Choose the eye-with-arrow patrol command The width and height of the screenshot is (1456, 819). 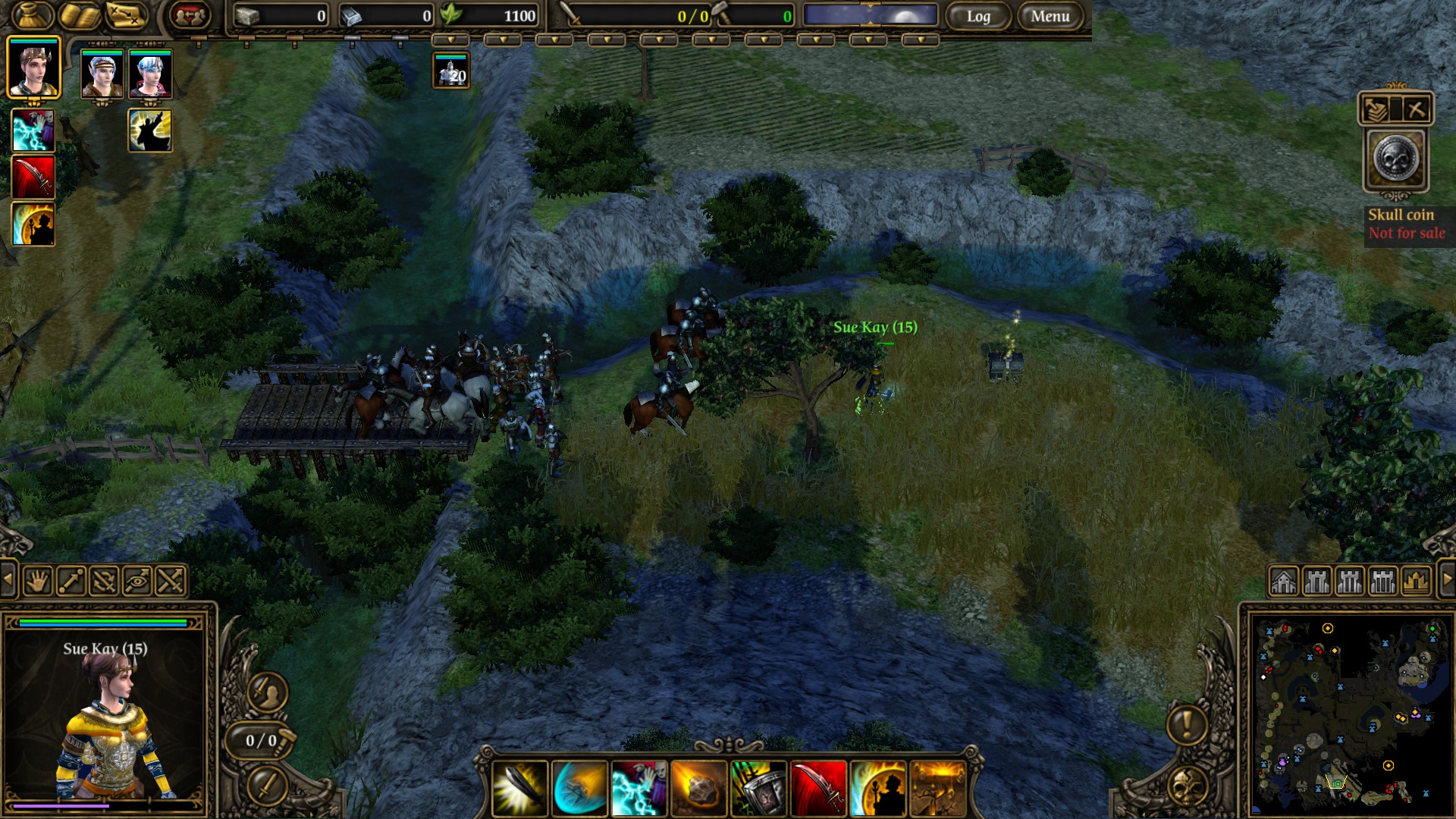(x=137, y=582)
